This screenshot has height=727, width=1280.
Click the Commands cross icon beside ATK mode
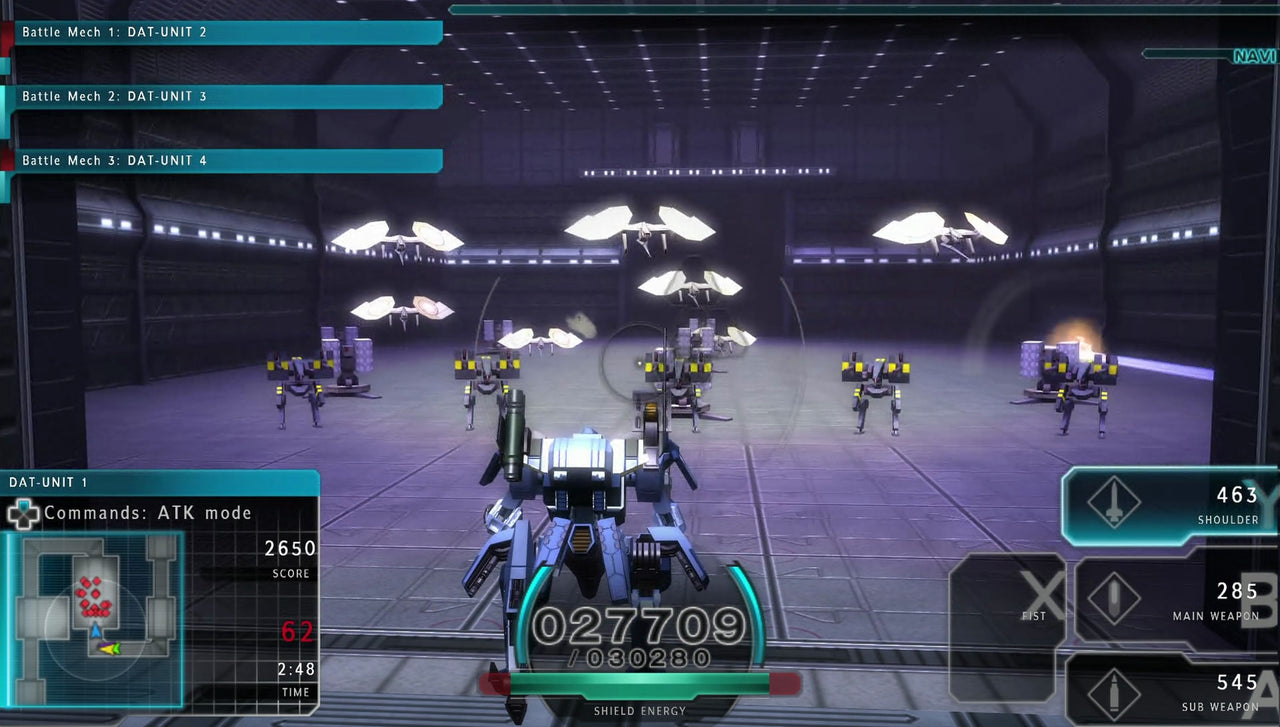tap(23, 513)
